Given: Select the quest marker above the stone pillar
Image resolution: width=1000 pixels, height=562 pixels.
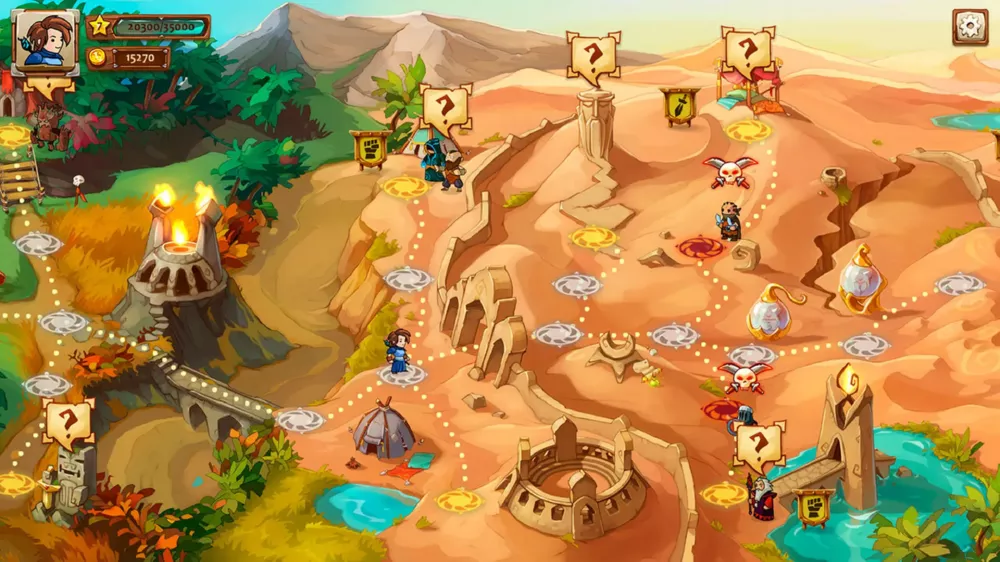Looking at the screenshot, I should (x=593, y=57).
